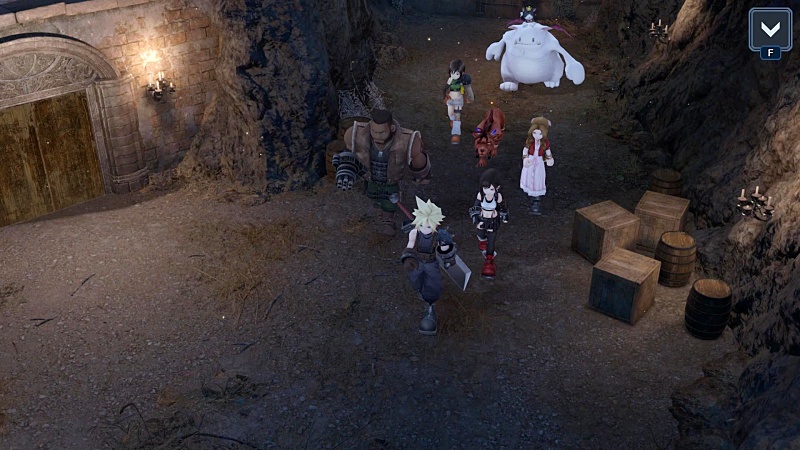Expand the down-arrow menu button

click(x=769, y=29)
